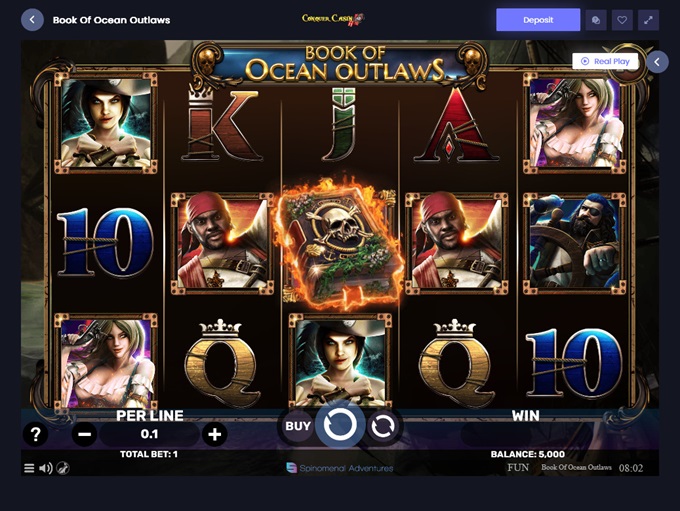Click the Deposit button
The width and height of the screenshot is (680, 511).
point(538,20)
